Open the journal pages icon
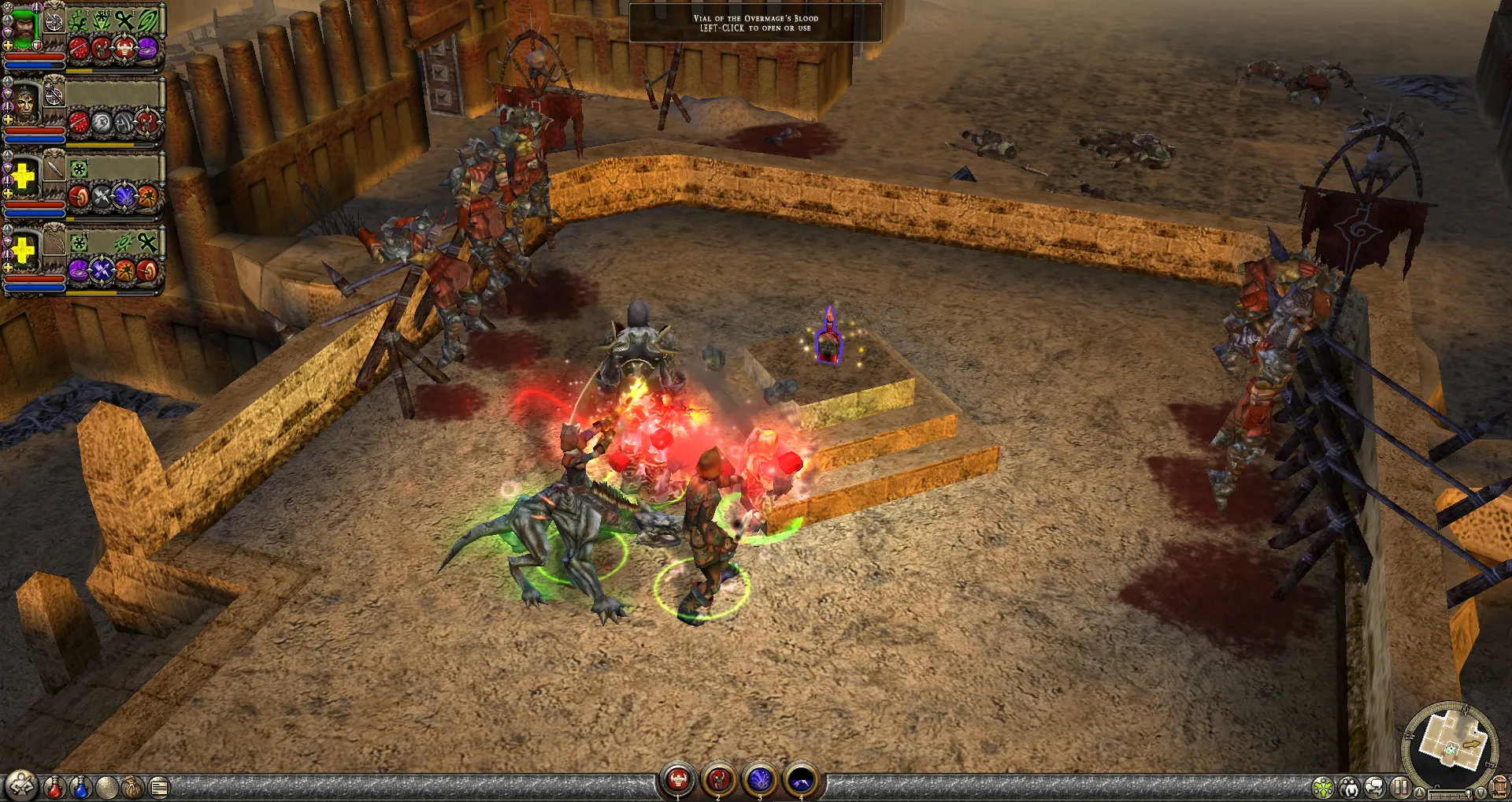1512x802 pixels. (x=159, y=786)
